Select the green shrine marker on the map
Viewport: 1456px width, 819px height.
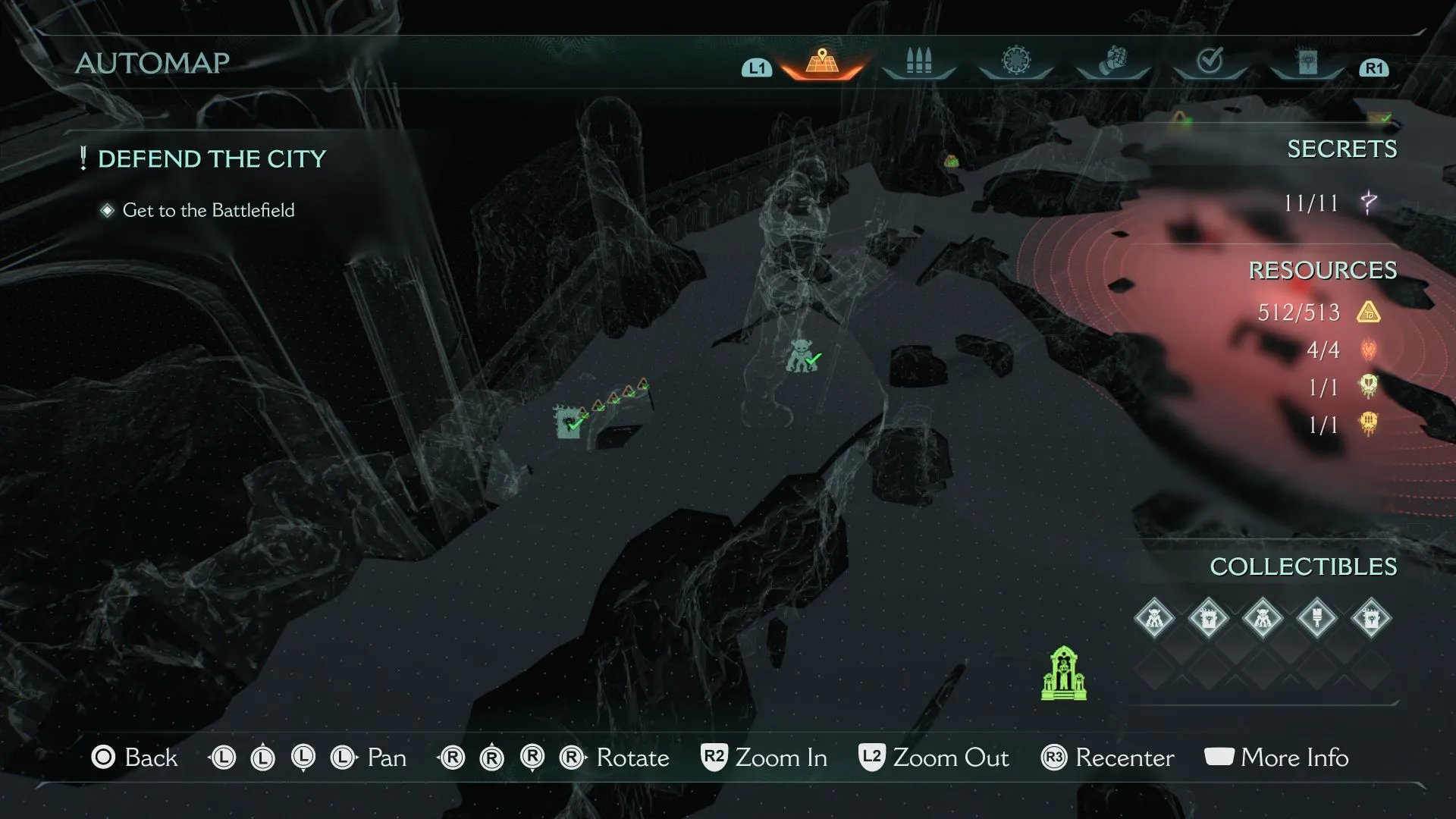(1063, 673)
